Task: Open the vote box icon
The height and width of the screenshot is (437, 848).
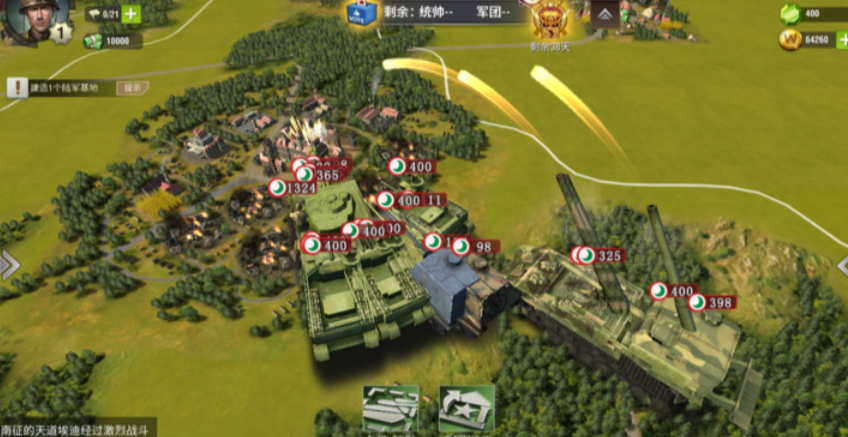Action: [x=358, y=13]
